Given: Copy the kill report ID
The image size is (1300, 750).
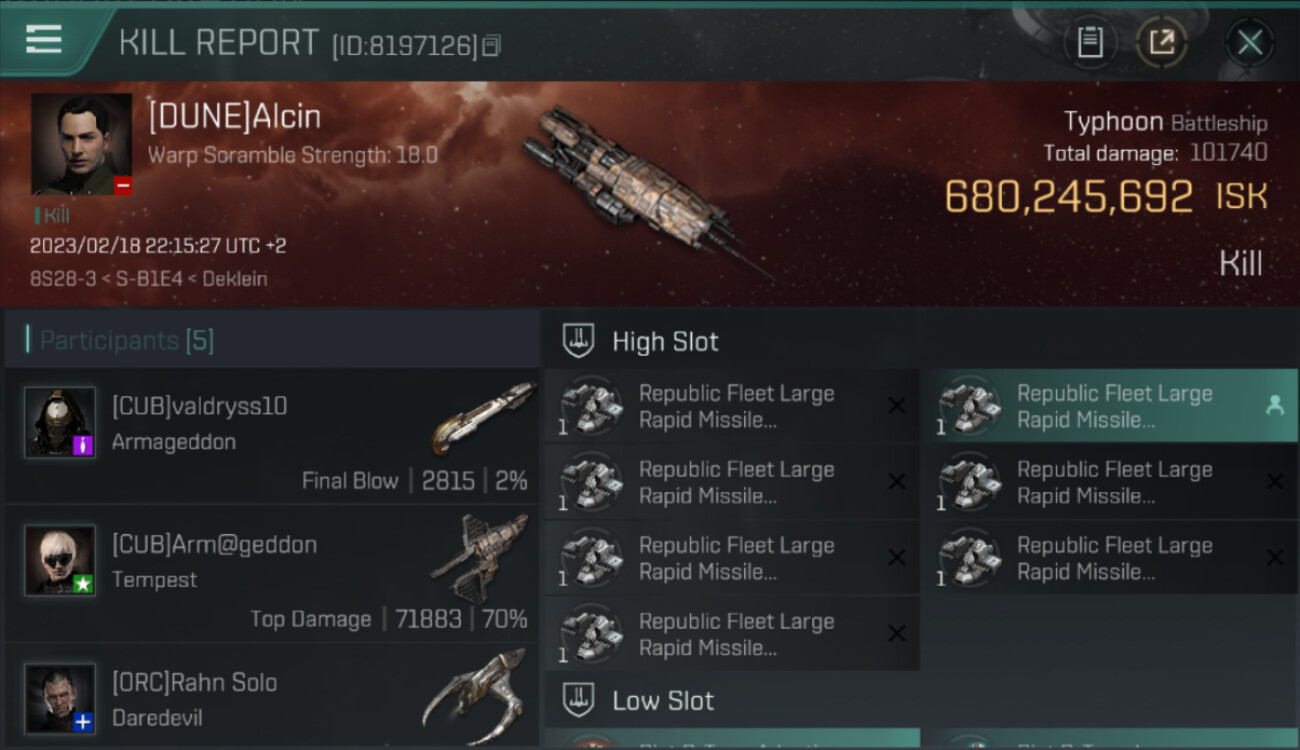Looking at the screenshot, I should [x=491, y=45].
